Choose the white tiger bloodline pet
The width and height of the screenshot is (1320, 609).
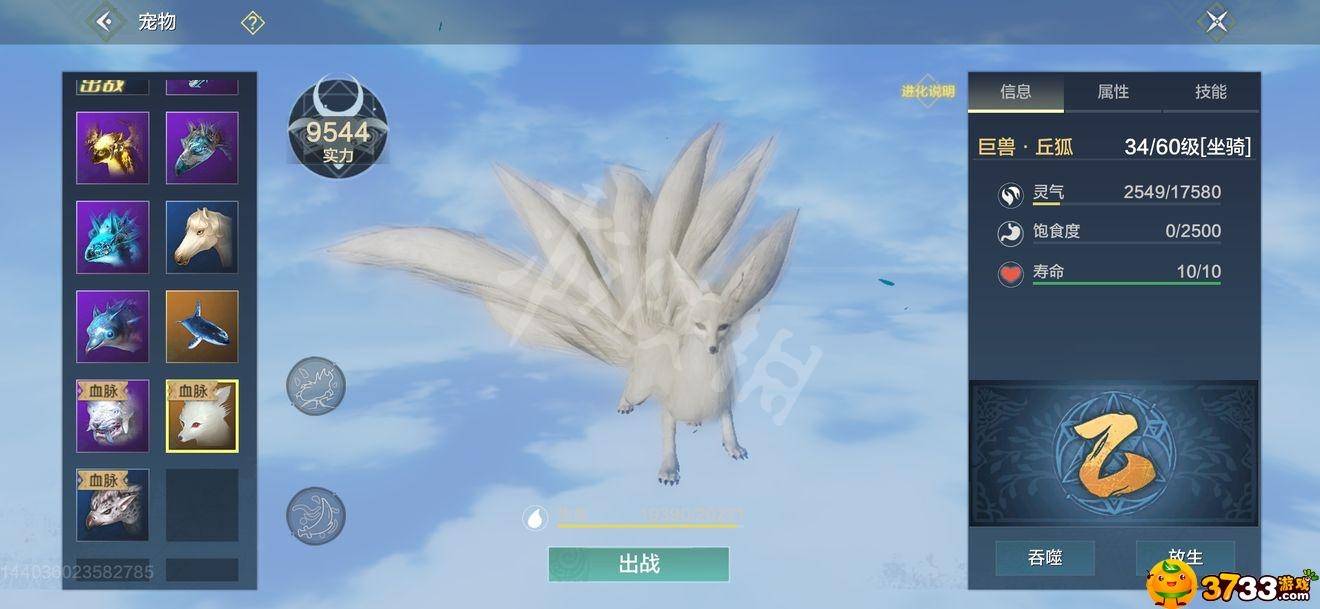coord(113,416)
